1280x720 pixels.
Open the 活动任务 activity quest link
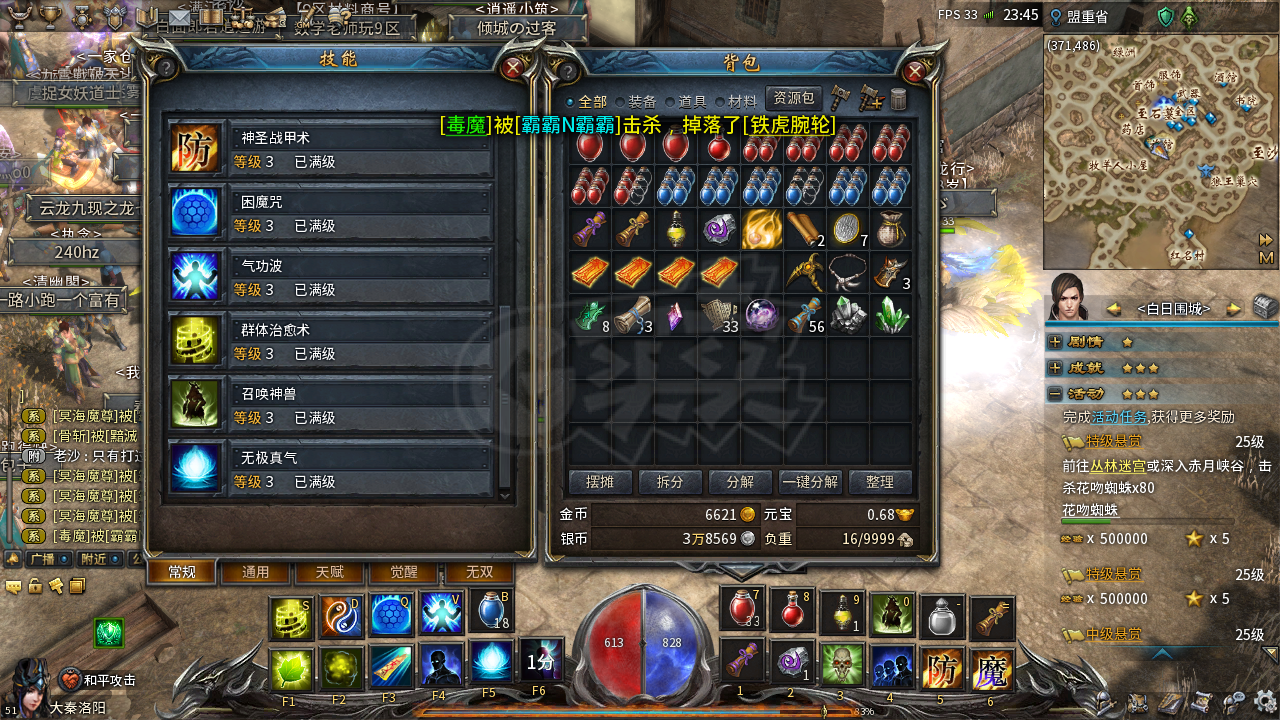(1118, 417)
